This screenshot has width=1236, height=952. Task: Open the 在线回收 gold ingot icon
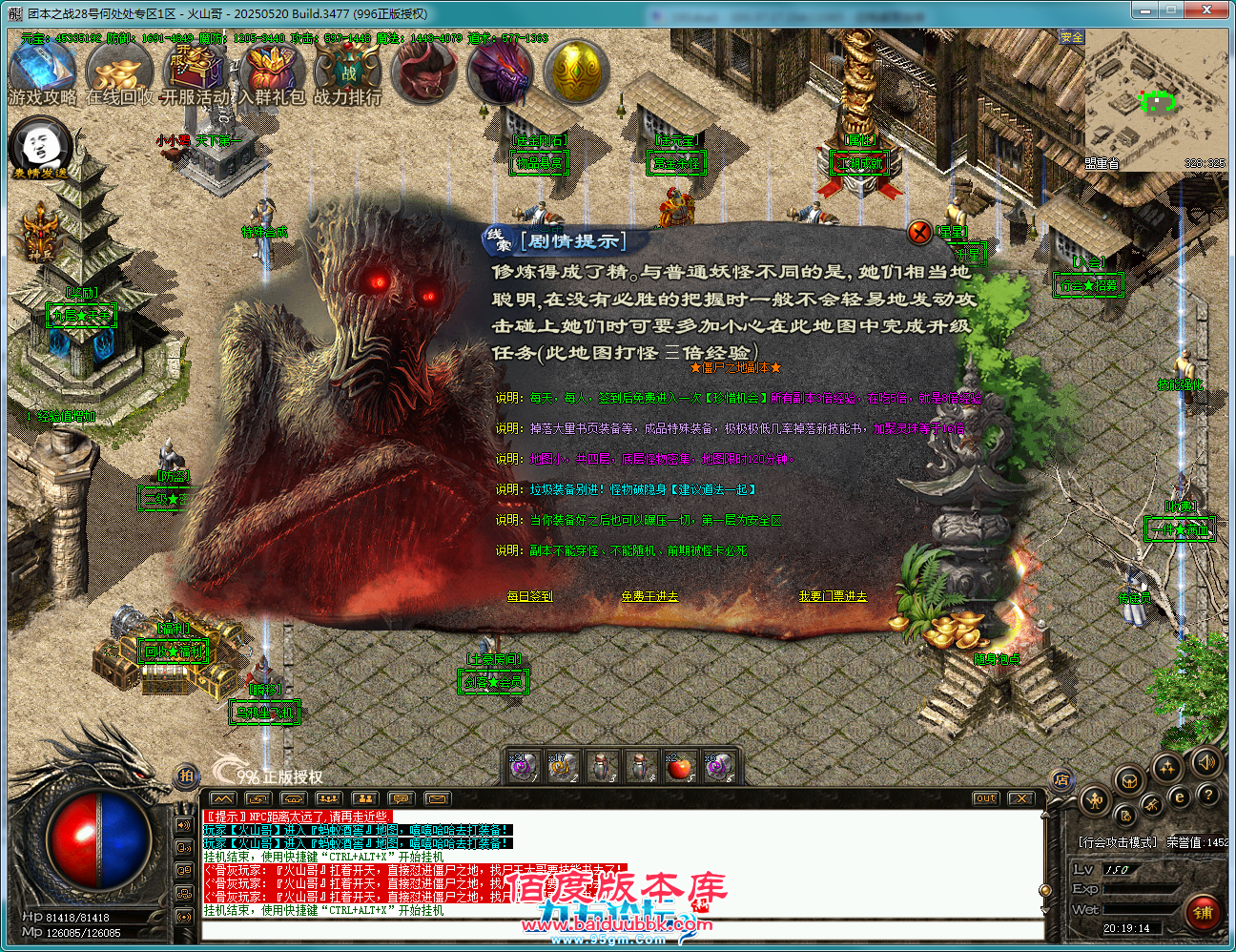pyautogui.click(x=119, y=72)
